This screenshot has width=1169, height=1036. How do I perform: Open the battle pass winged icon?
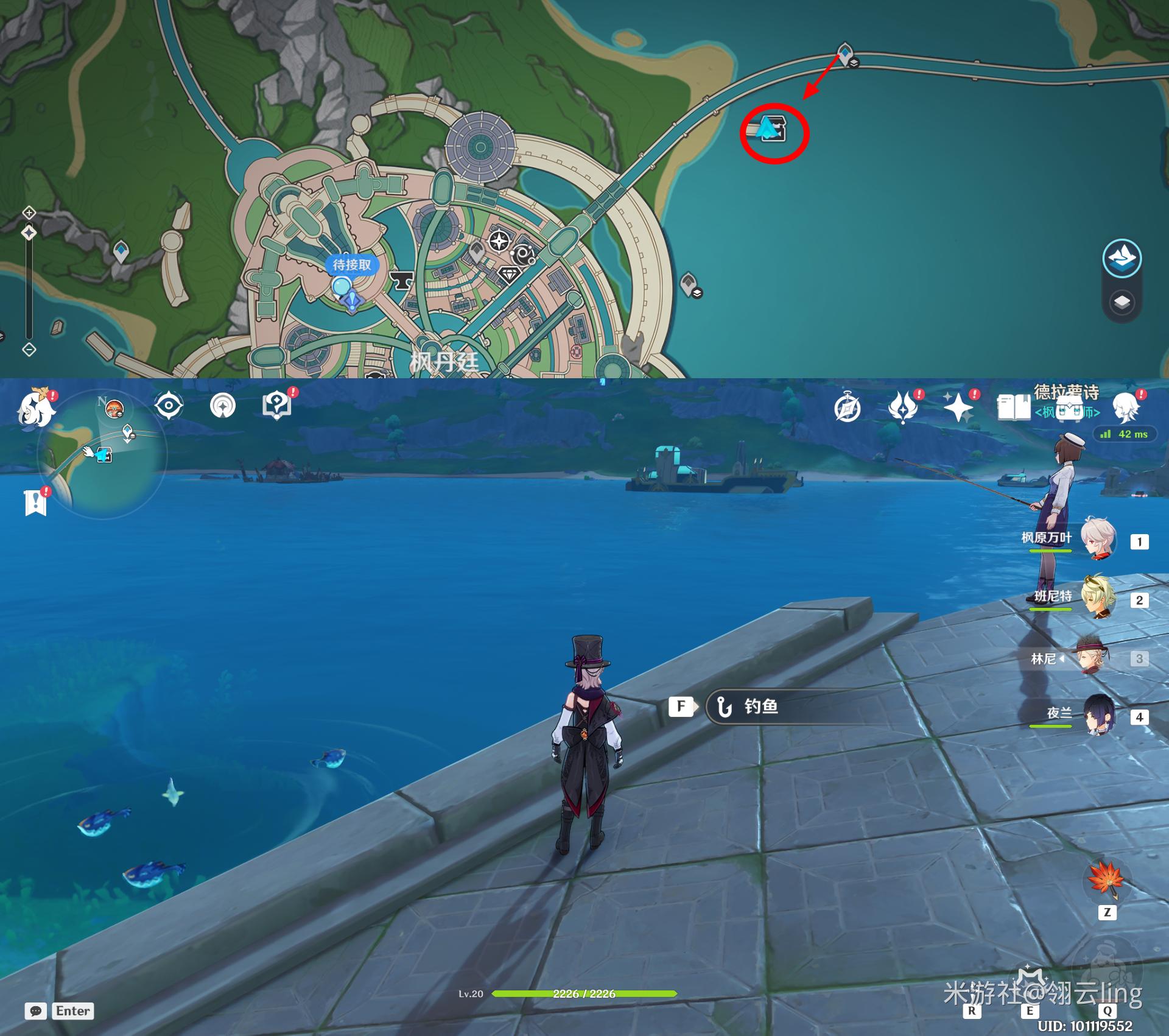(x=903, y=407)
